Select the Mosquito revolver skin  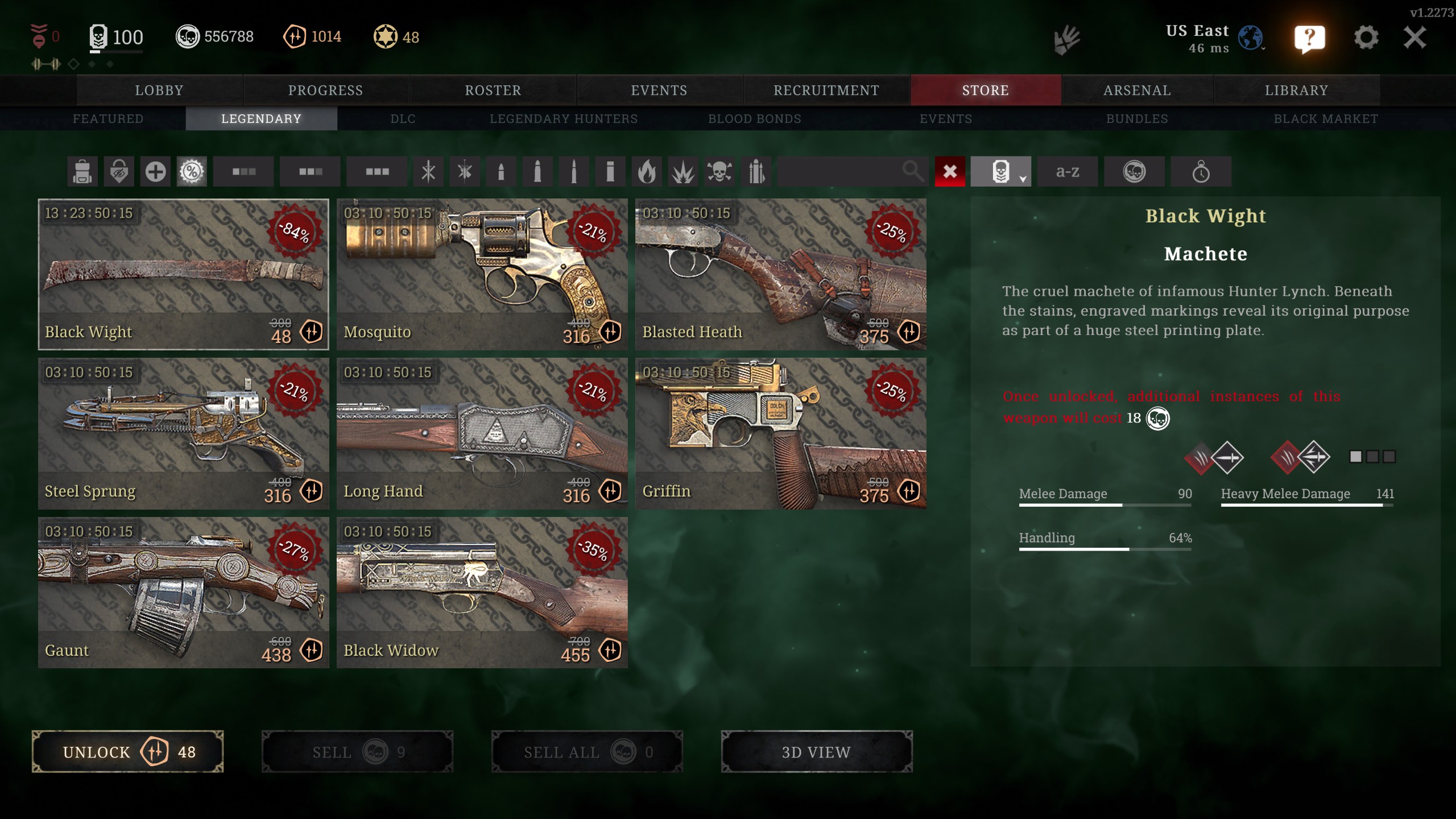point(482,274)
